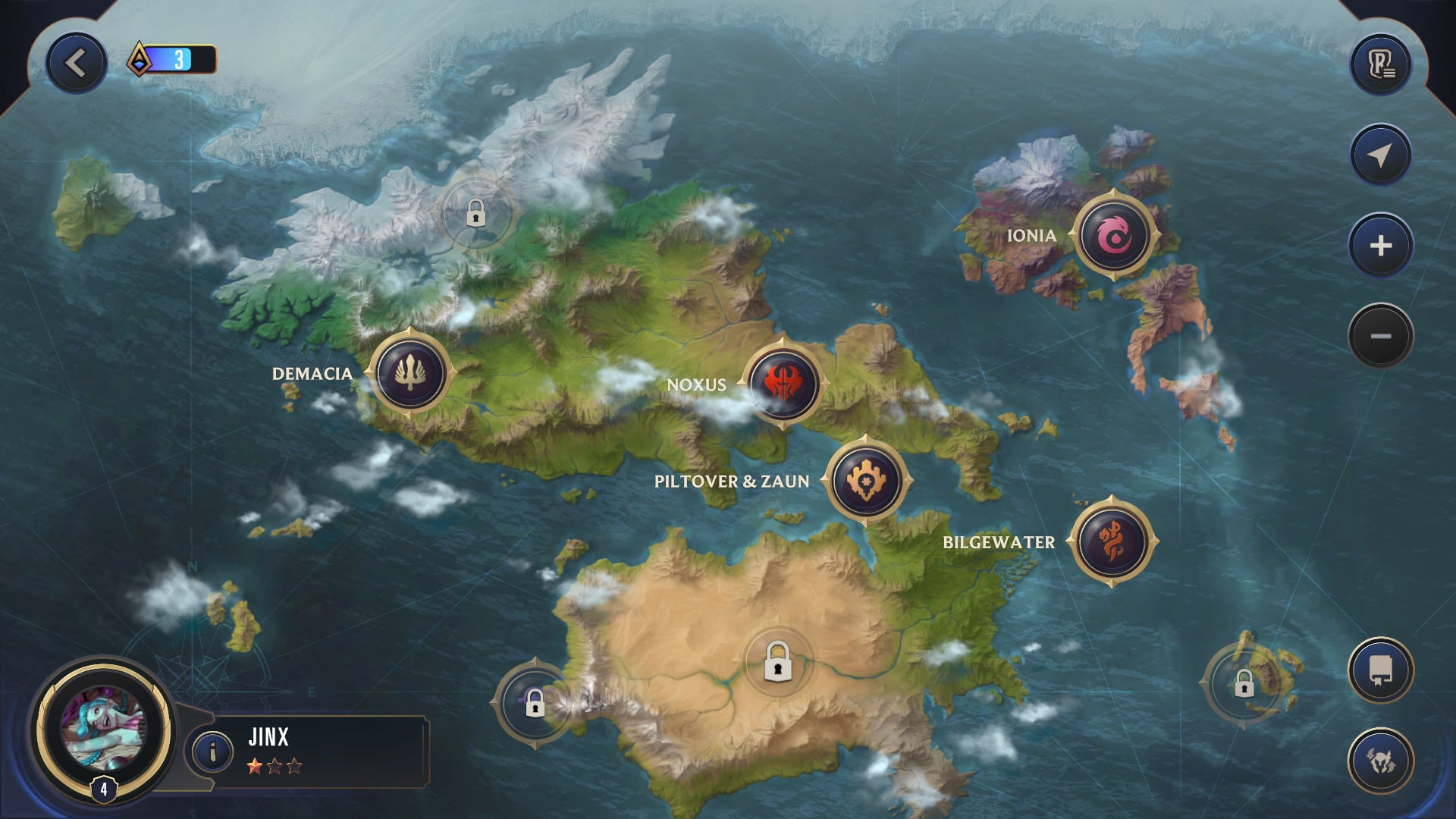Open the top-right deck list menu button
1456x819 pixels.
pyautogui.click(x=1380, y=64)
